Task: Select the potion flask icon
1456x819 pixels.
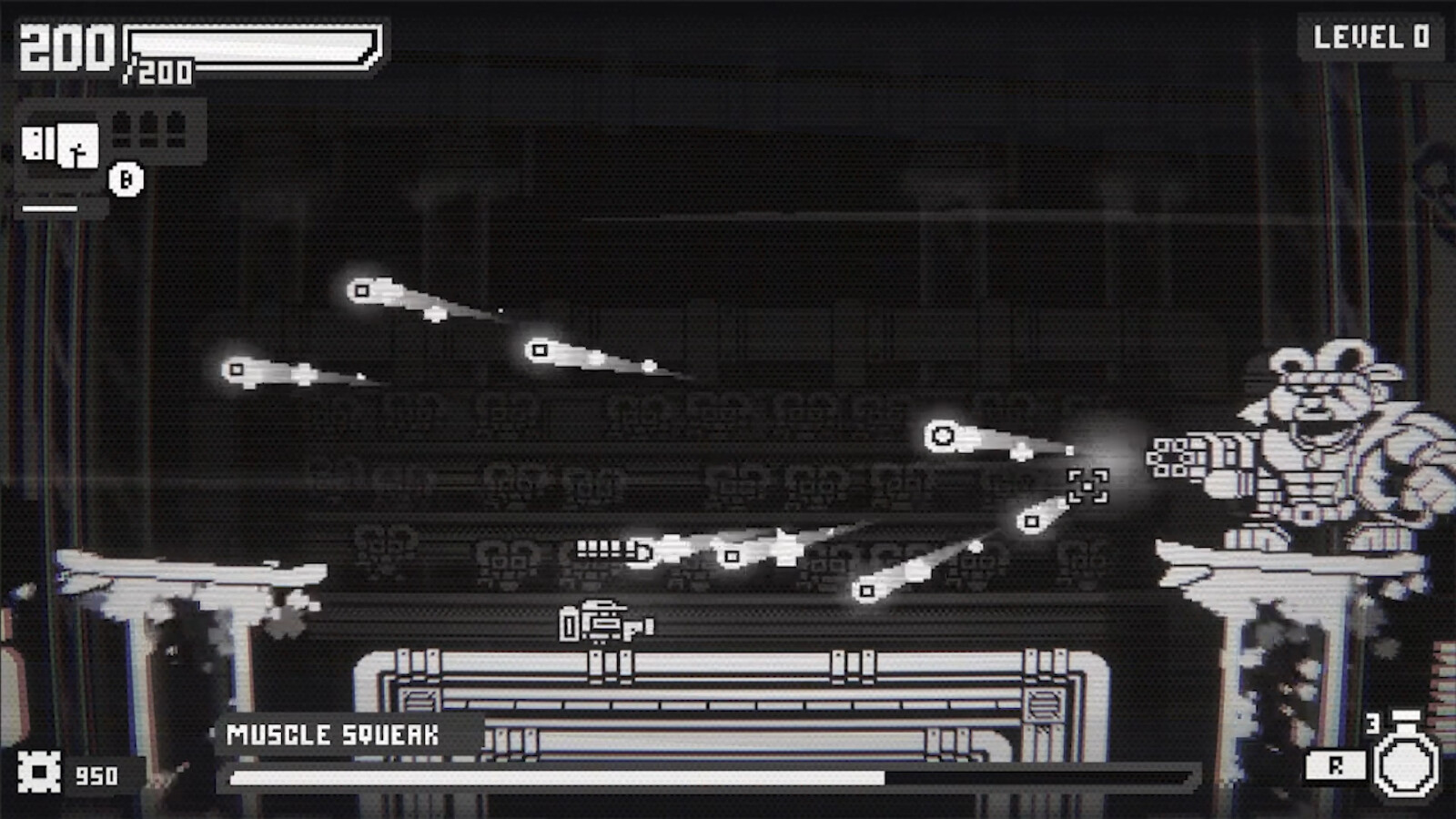Action: click(x=1406, y=767)
